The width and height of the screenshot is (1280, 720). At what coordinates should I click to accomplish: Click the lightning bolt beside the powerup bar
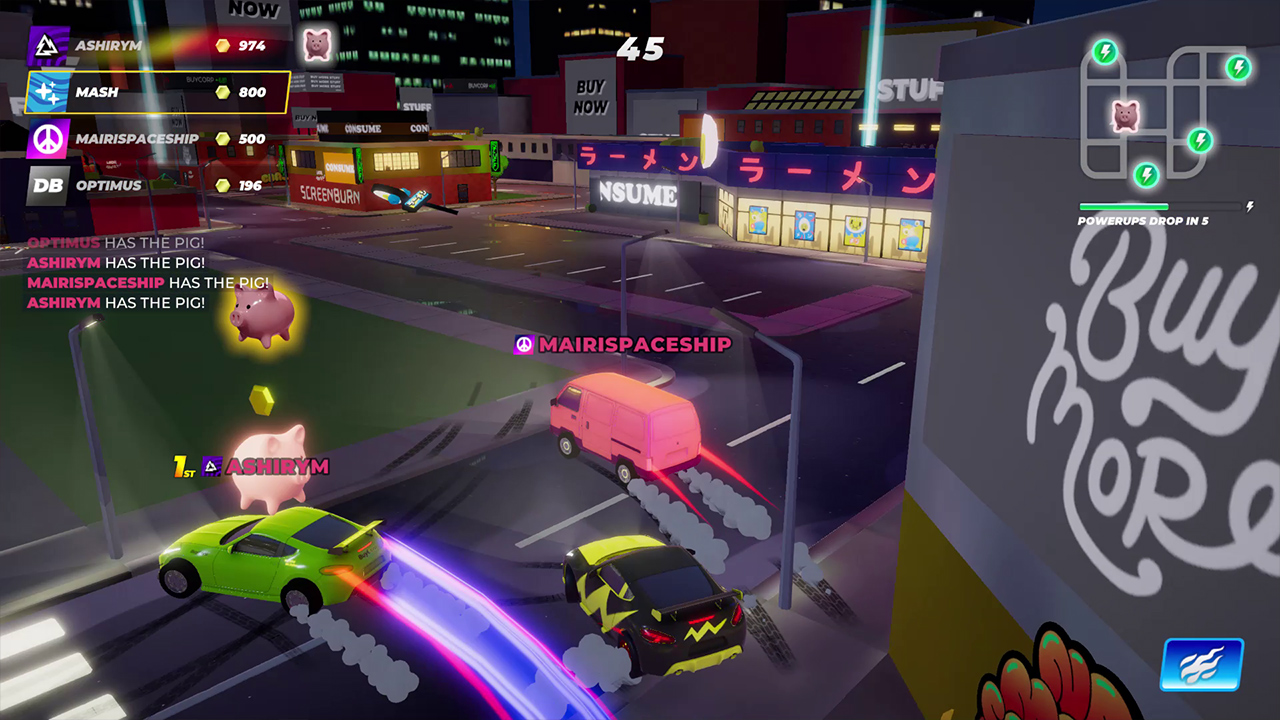(1248, 207)
